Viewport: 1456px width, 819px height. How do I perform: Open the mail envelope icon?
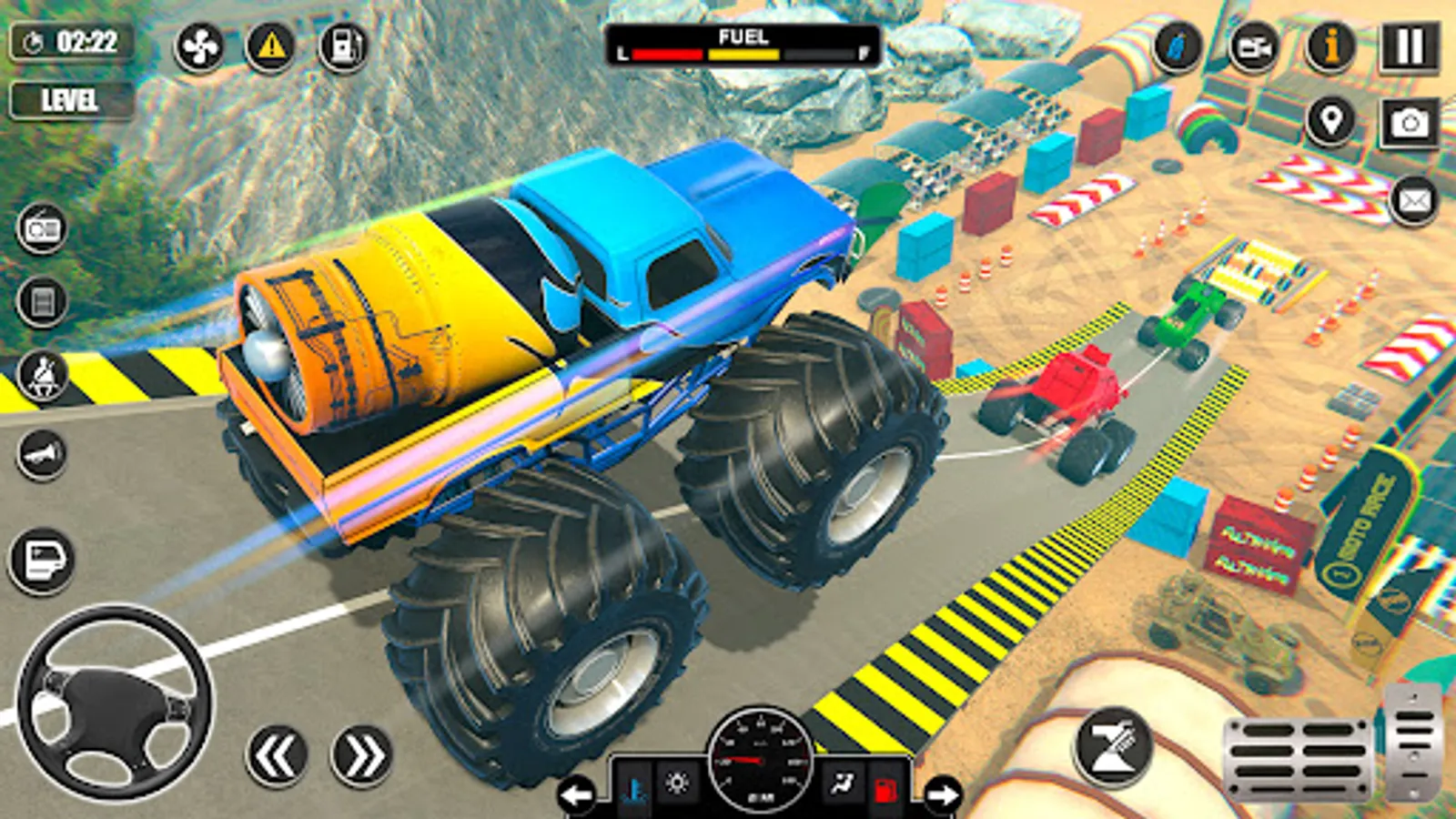pos(1413,200)
